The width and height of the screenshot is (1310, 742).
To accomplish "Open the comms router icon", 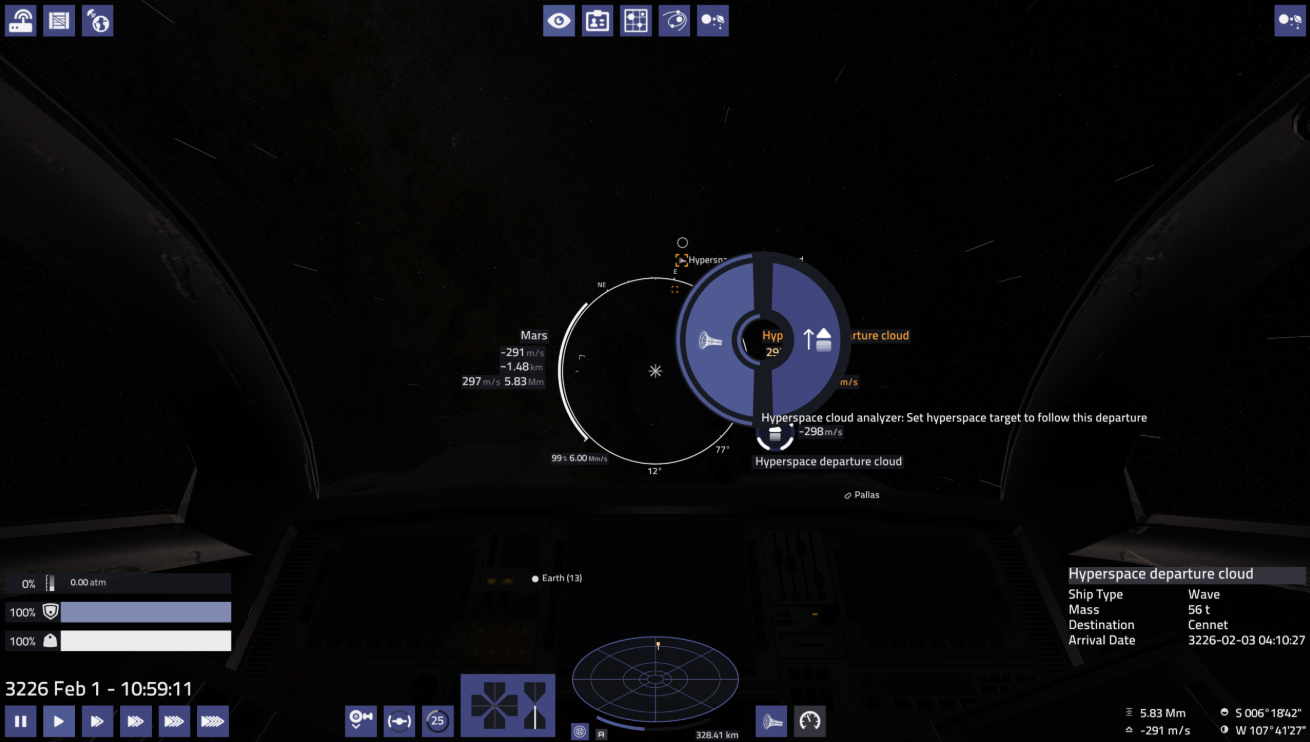I will tap(21, 20).
